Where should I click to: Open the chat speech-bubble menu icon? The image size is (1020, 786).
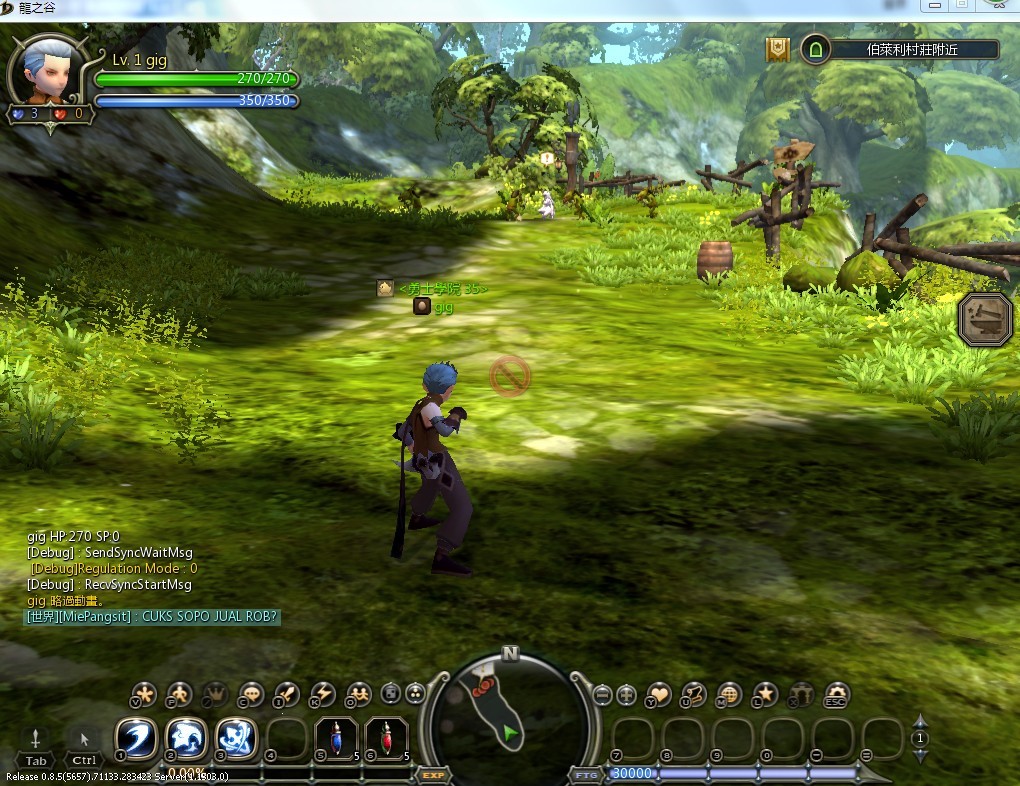tap(250, 694)
